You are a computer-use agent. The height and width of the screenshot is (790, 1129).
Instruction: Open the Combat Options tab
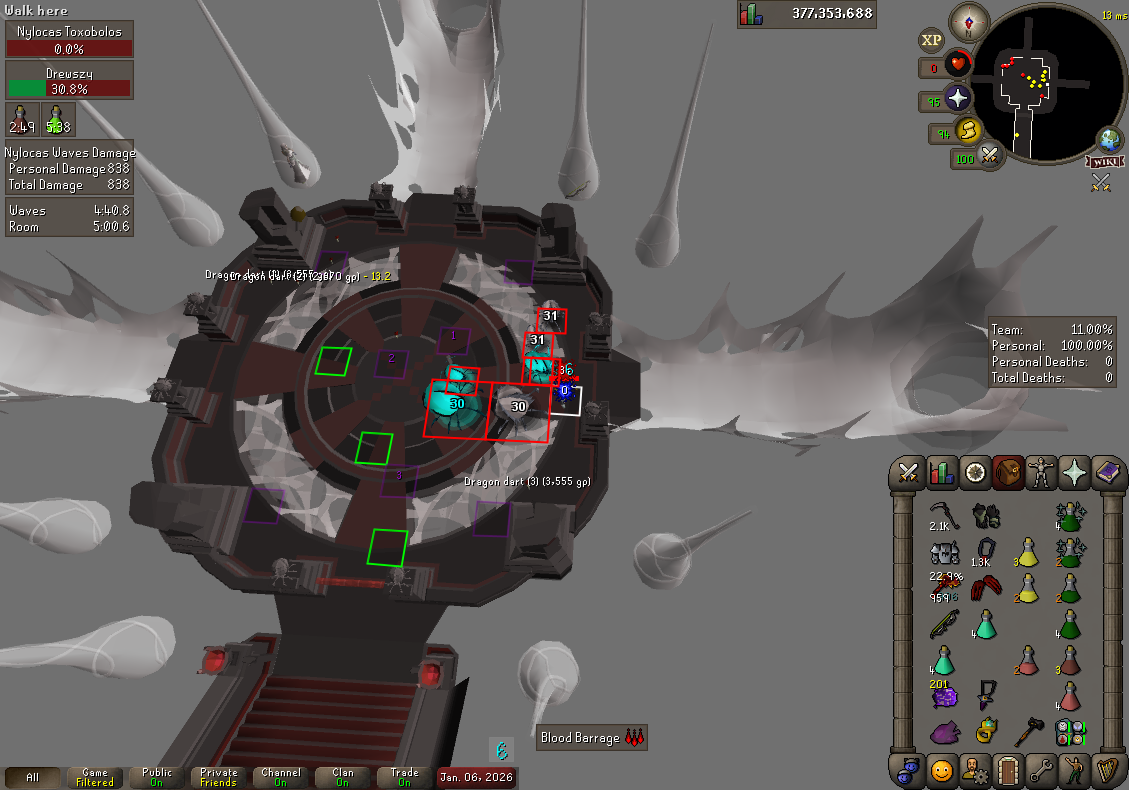pyautogui.click(x=909, y=472)
